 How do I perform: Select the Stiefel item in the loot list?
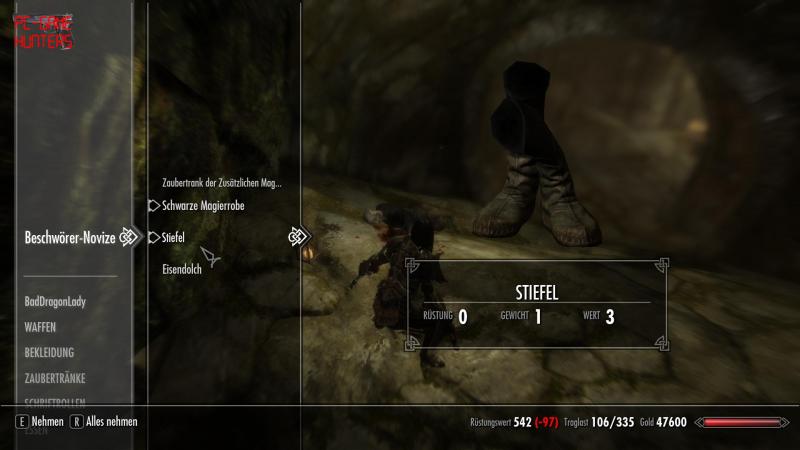174,238
